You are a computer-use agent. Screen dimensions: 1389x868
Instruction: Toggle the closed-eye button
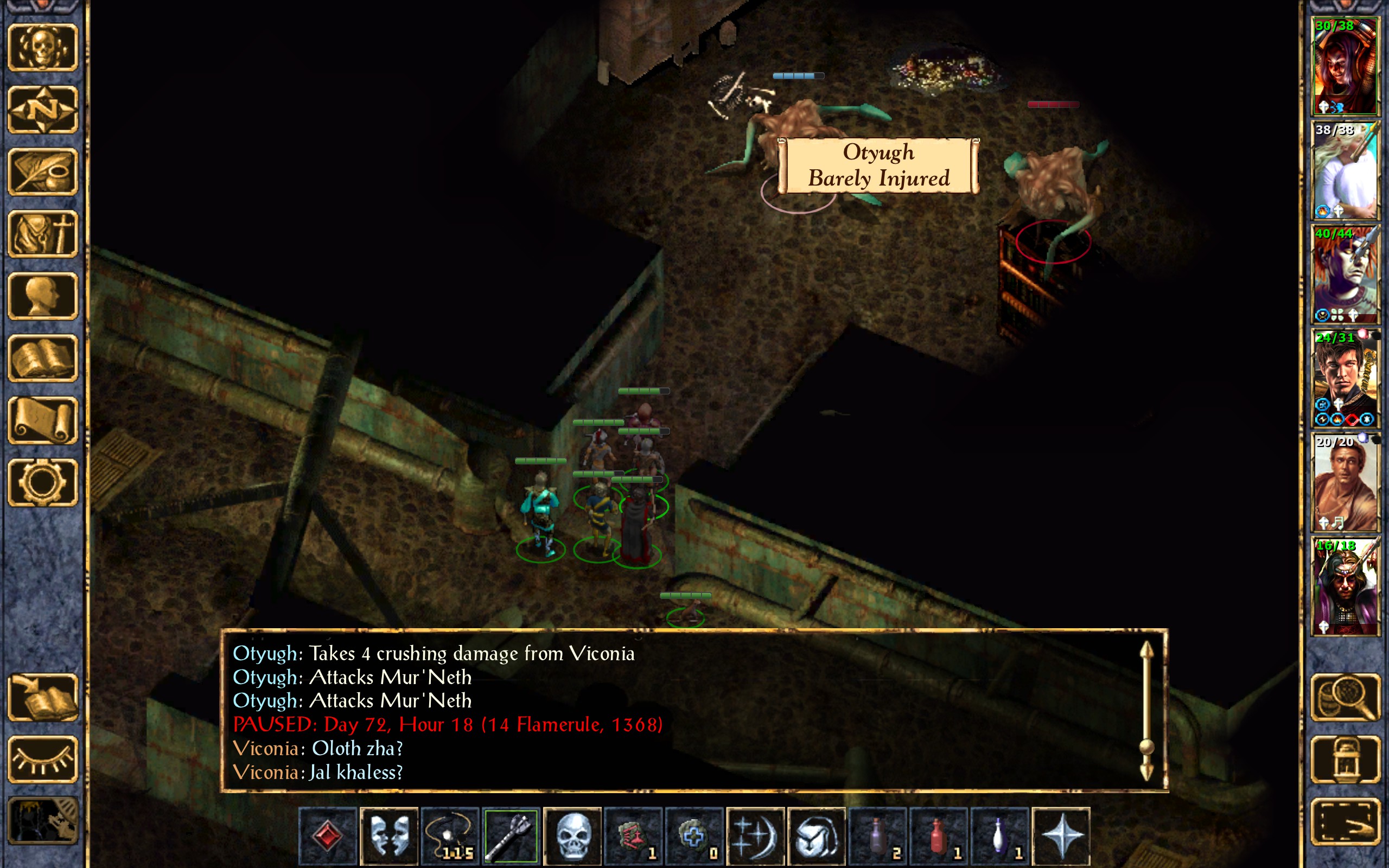(x=42, y=759)
